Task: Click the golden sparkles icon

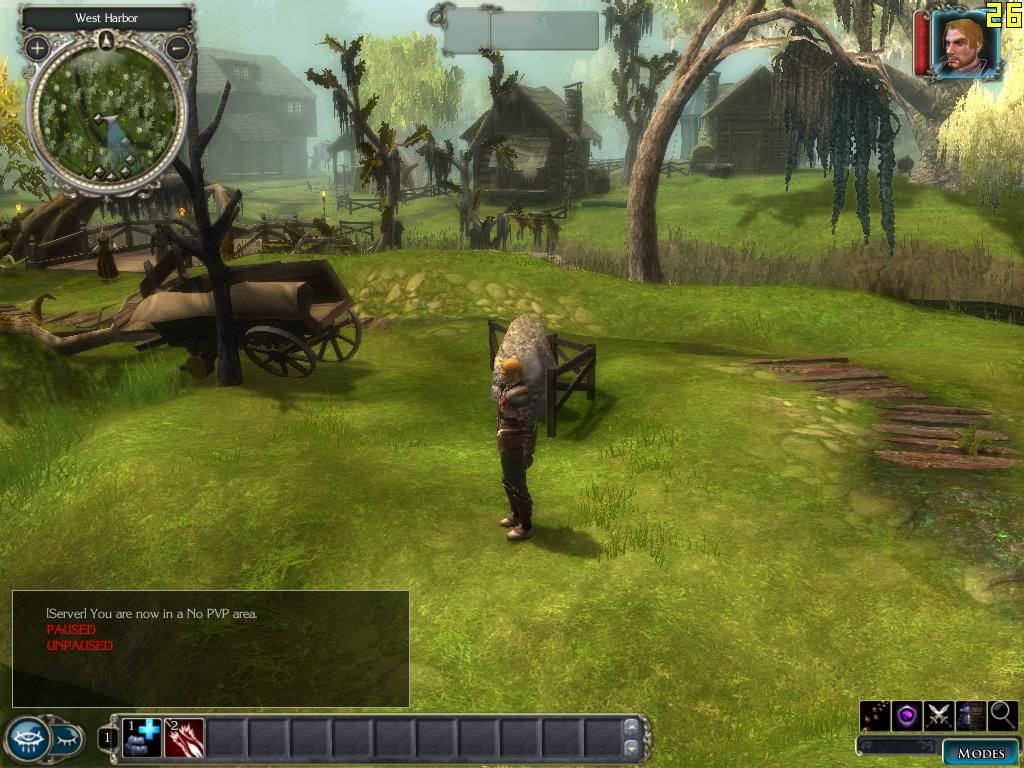Action: tap(875, 715)
